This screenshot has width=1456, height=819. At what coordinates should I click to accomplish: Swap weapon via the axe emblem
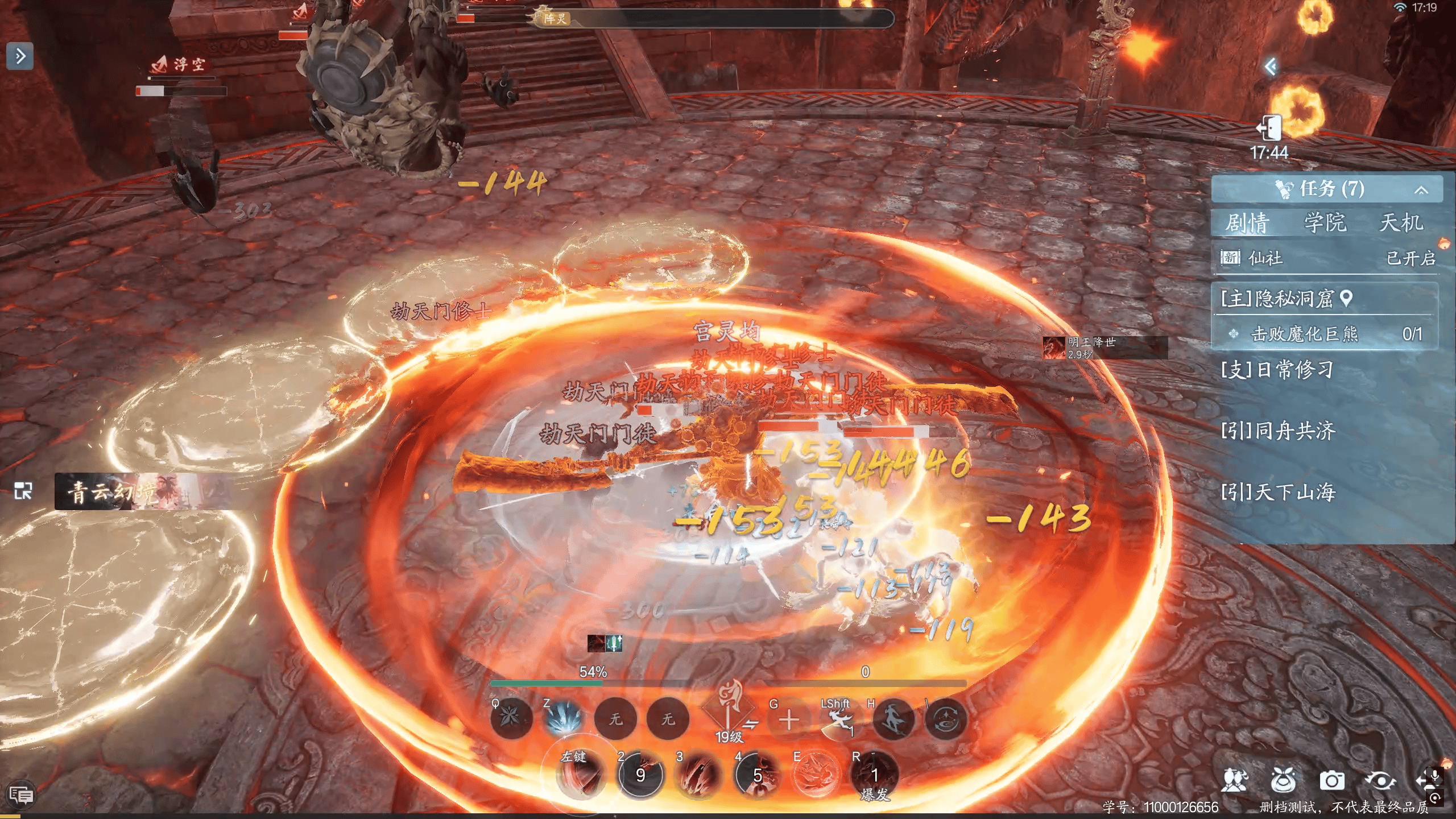[729, 711]
